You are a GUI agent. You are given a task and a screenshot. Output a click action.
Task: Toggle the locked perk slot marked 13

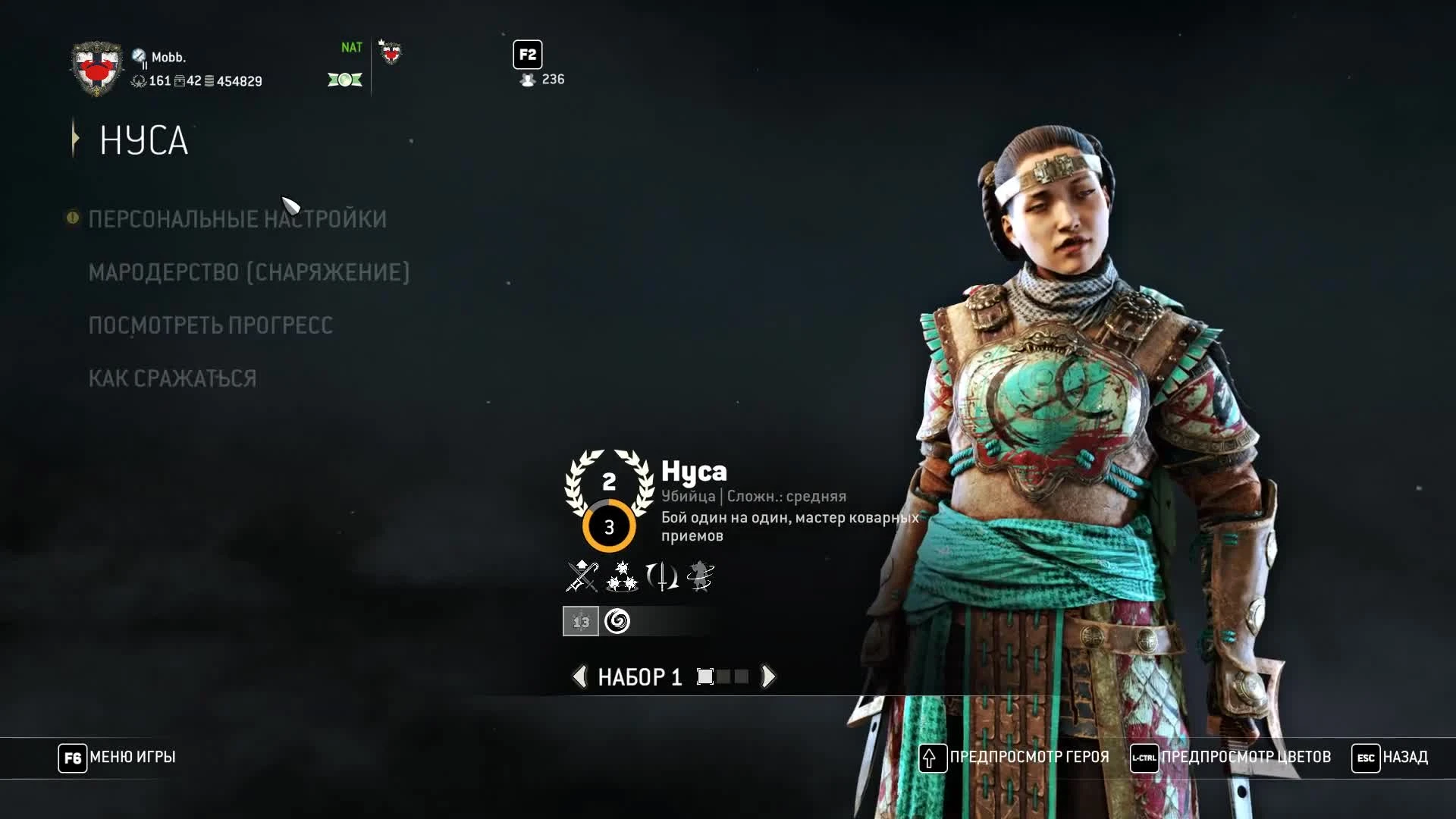pos(581,622)
